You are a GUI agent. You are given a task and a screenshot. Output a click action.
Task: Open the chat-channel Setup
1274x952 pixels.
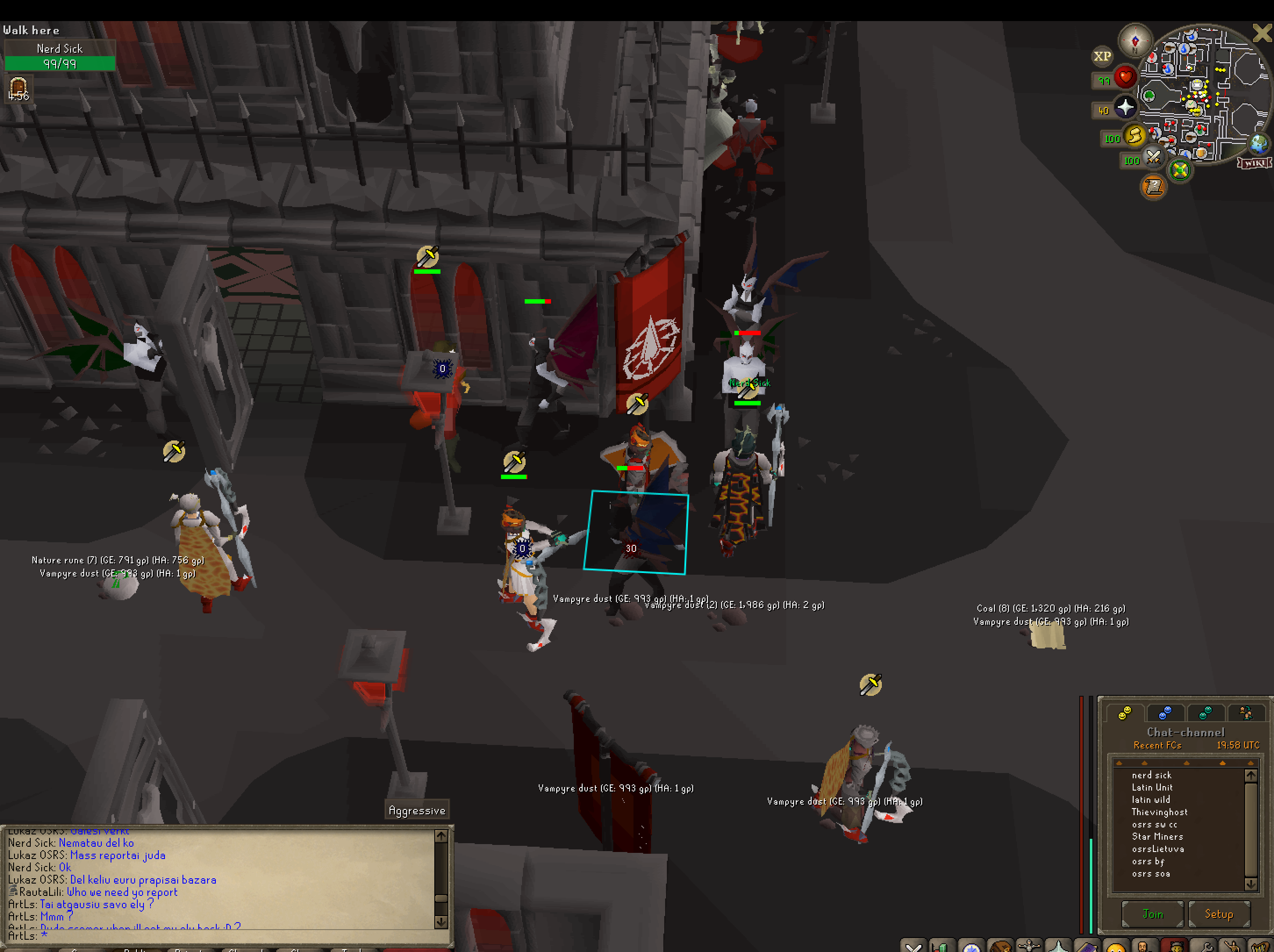[x=1219, y=914]
